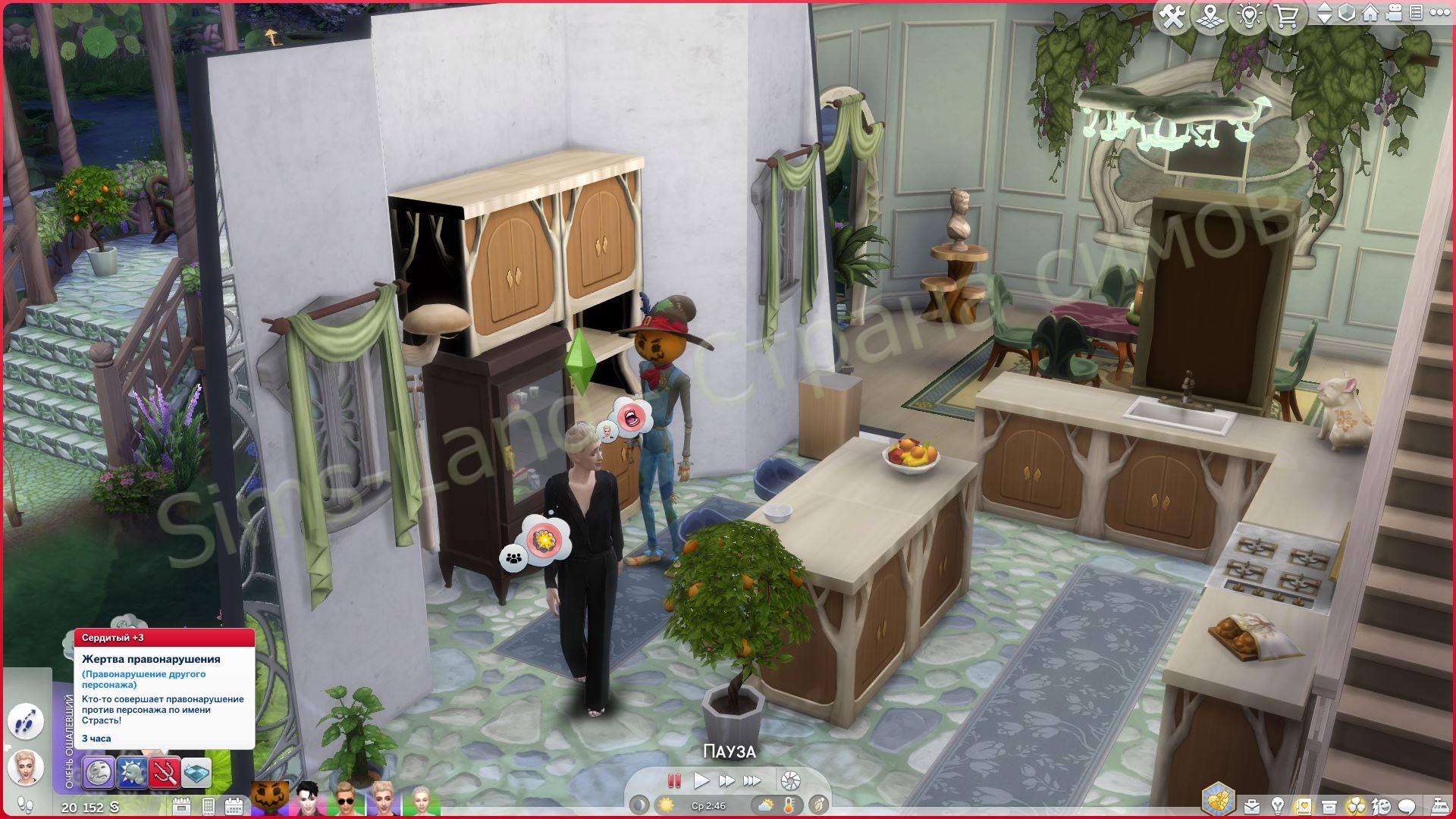Open the neighborhood map view icon
Screen dimensions: 1456x819
1210,14
